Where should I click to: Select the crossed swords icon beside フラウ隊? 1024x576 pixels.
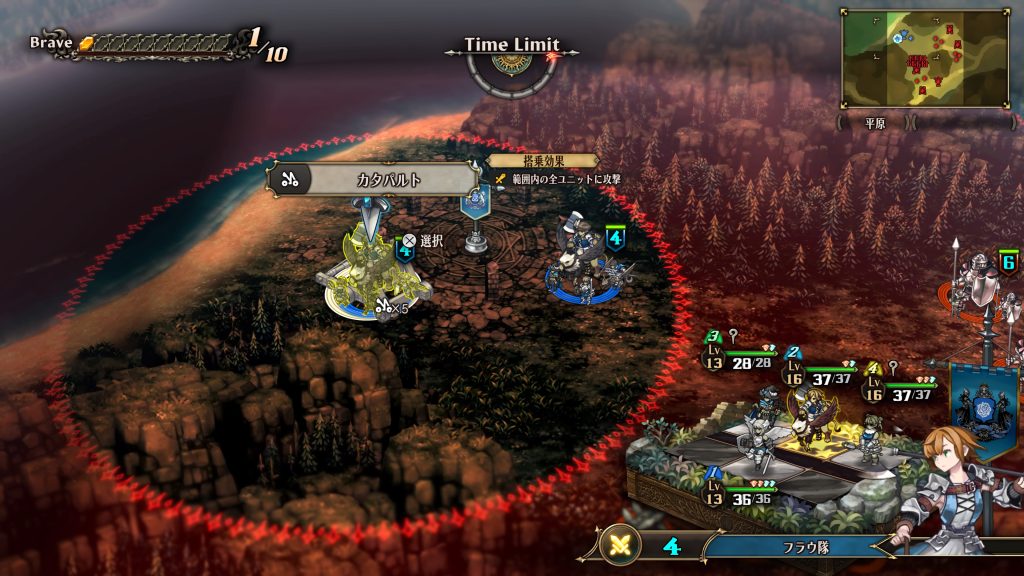(x=621, y=547)
